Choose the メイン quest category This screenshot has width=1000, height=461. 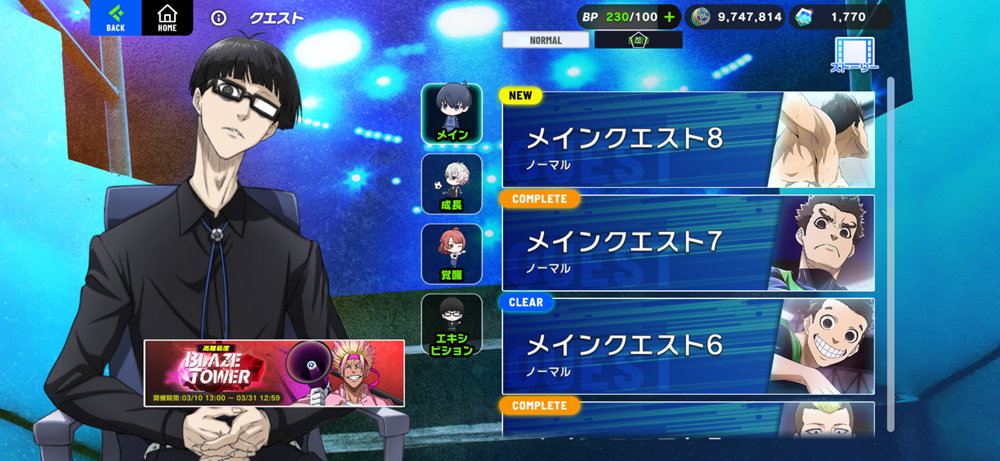452,114
